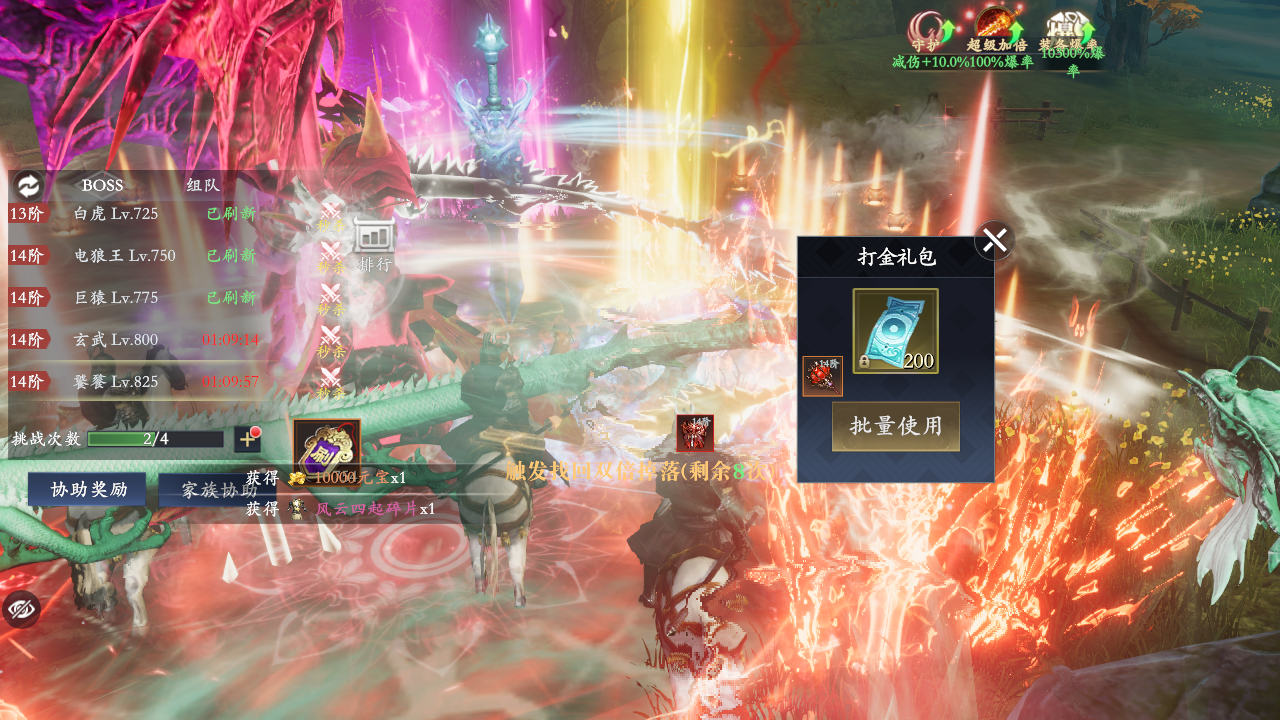This screenshot has height=720, width=1280.
Task: Select boss 白虎 Lv.725 row
Action: [x=135, y=213]
